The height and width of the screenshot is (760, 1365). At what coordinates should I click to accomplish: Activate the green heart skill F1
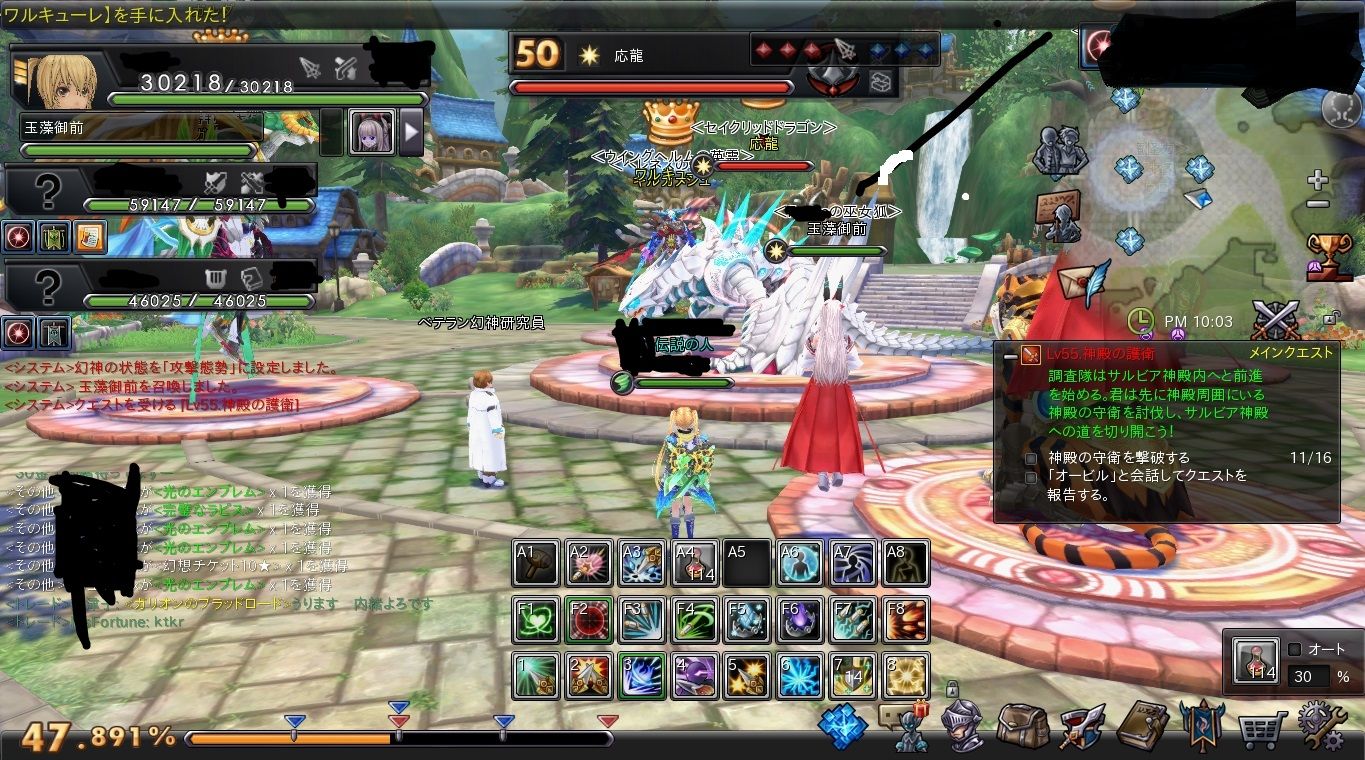pos(536,619)
